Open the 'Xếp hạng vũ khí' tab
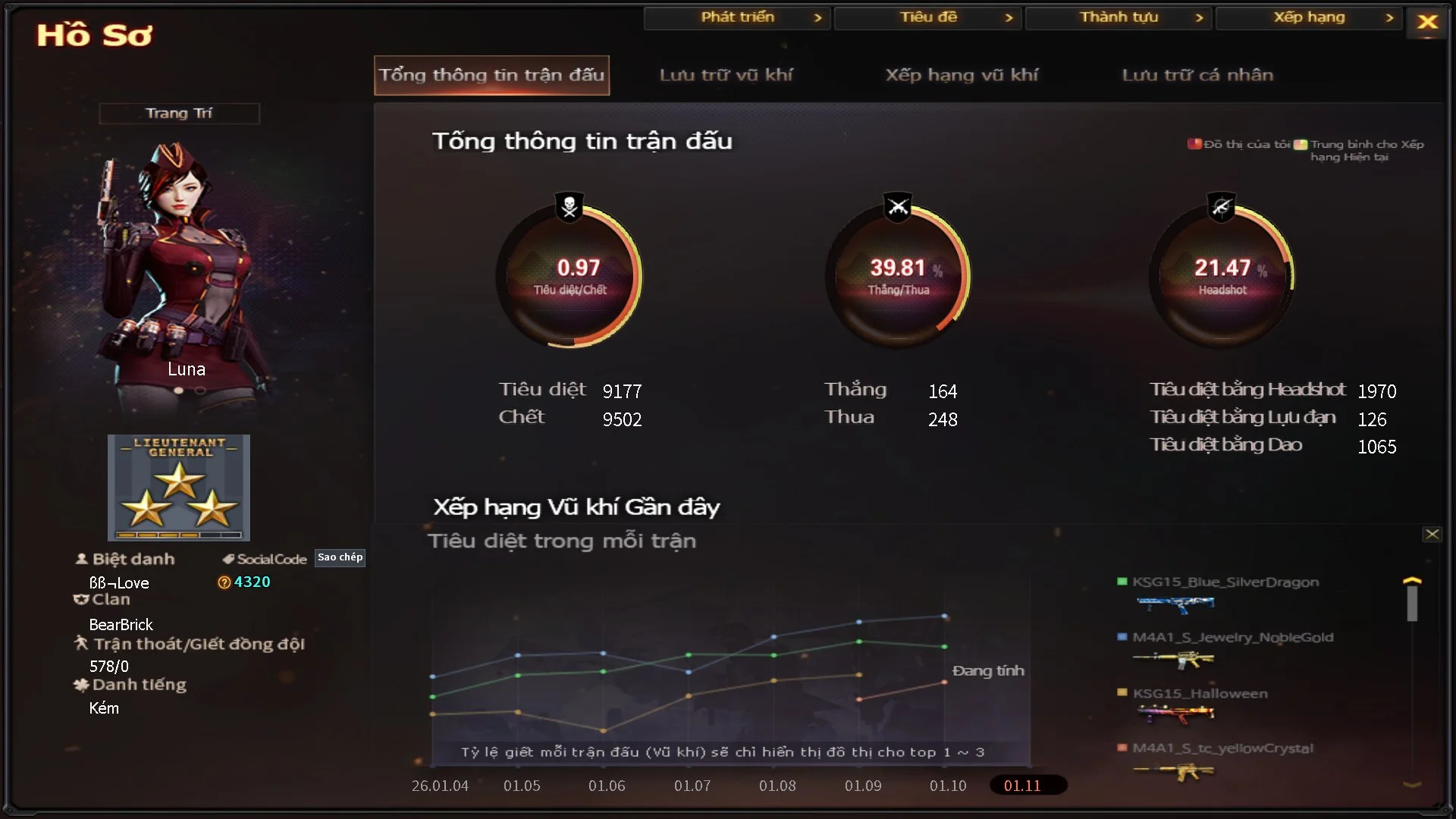This screenshot has height=819, width=1456. [x=963, y=75]
